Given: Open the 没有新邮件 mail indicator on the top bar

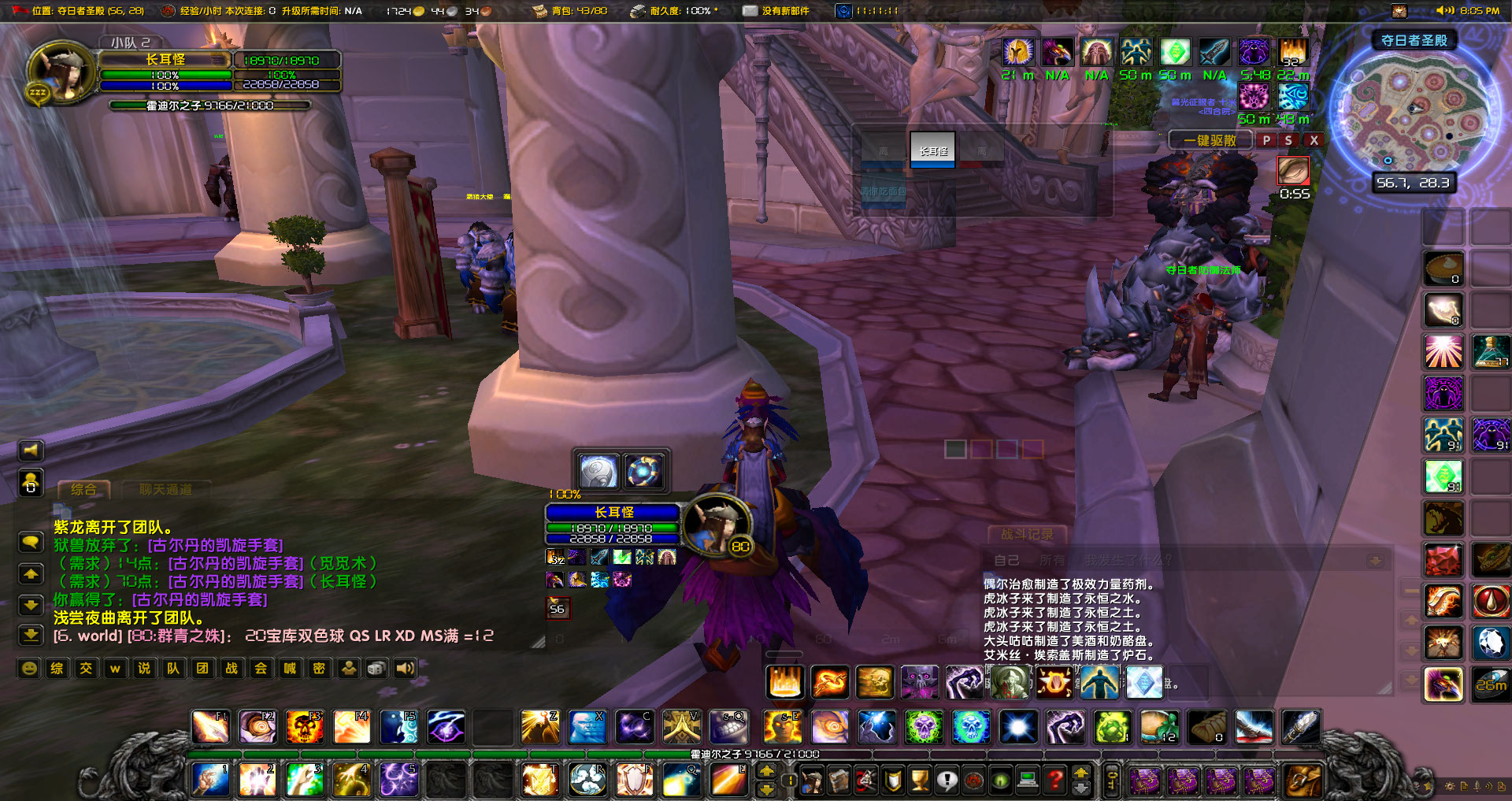Looking at the screenshot, I should point(749,11).
